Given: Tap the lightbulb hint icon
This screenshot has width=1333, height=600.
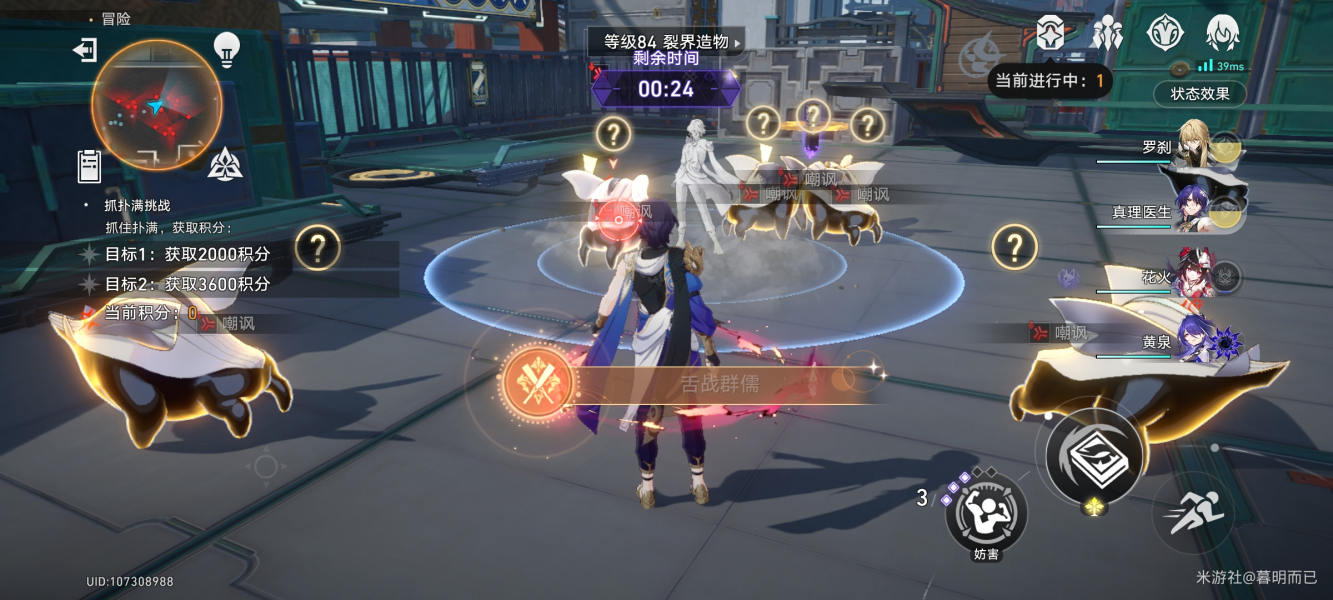Looking at the screenshot, I should pos(227,48).
